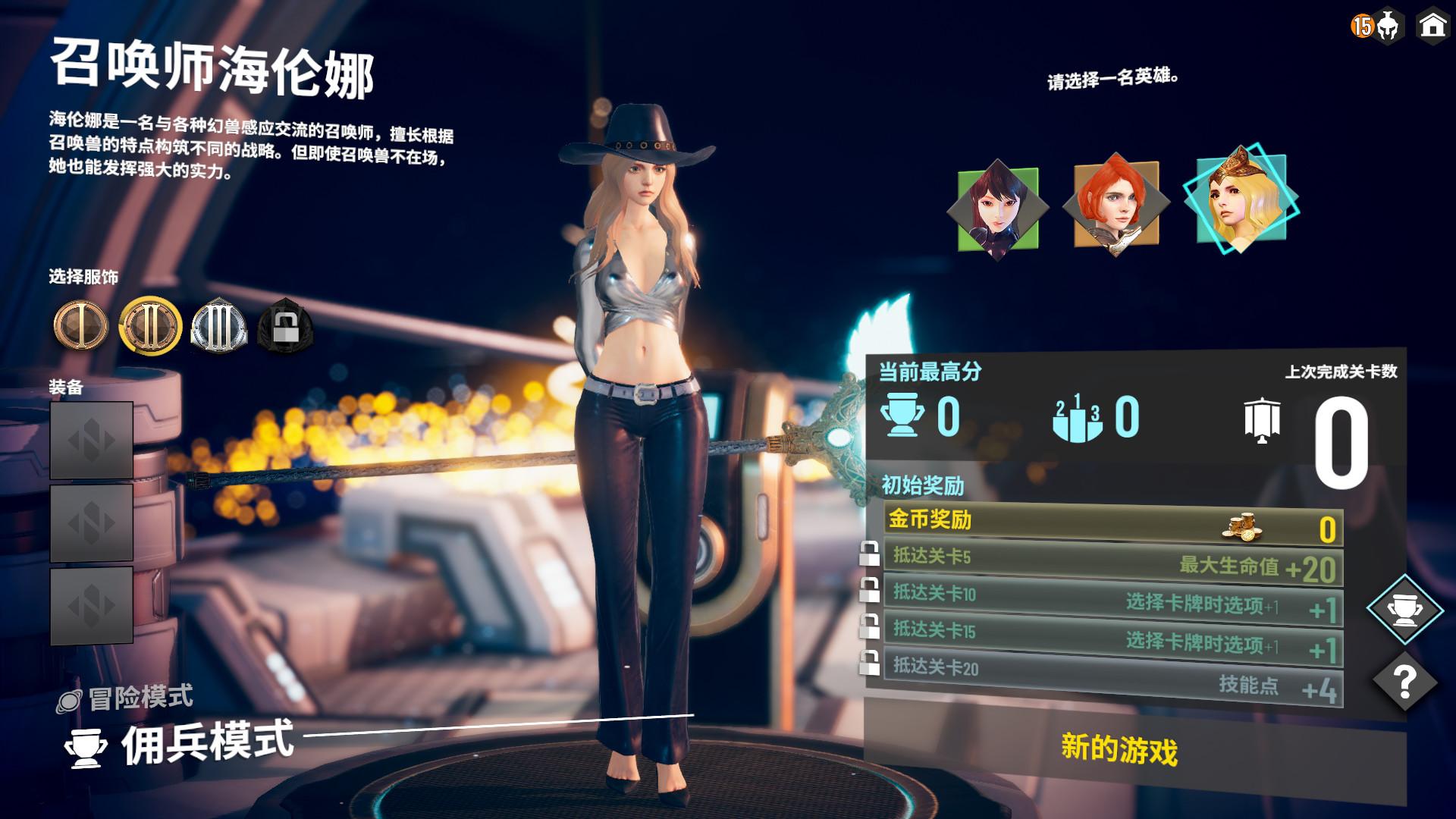Click the top empty equipment slot
Screen dimensions: 1456x819
pyautogui.click(x=91, y=438)
